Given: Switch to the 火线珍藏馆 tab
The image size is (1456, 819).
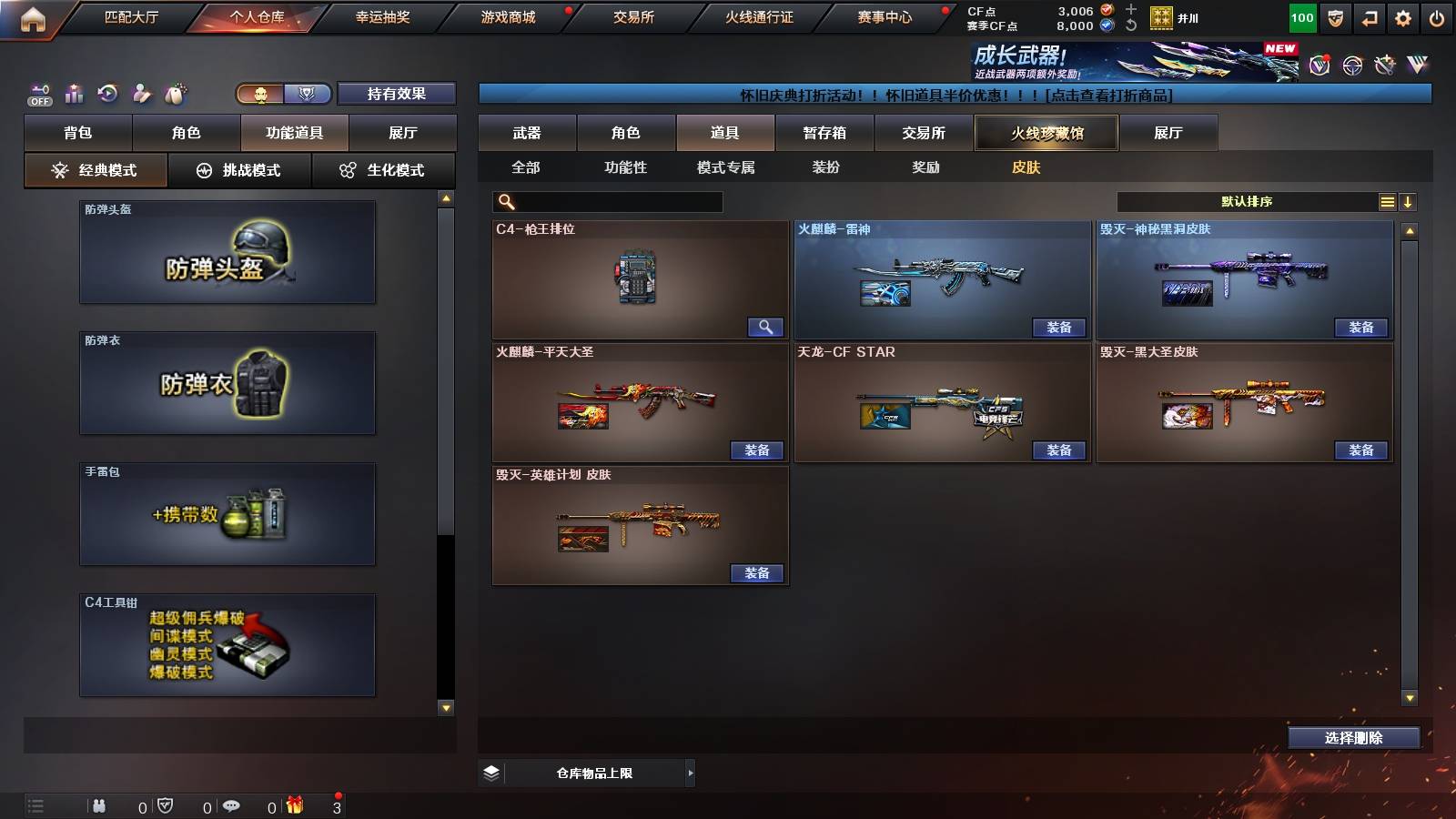Looking at the screenshot, I should point(1045,133).
